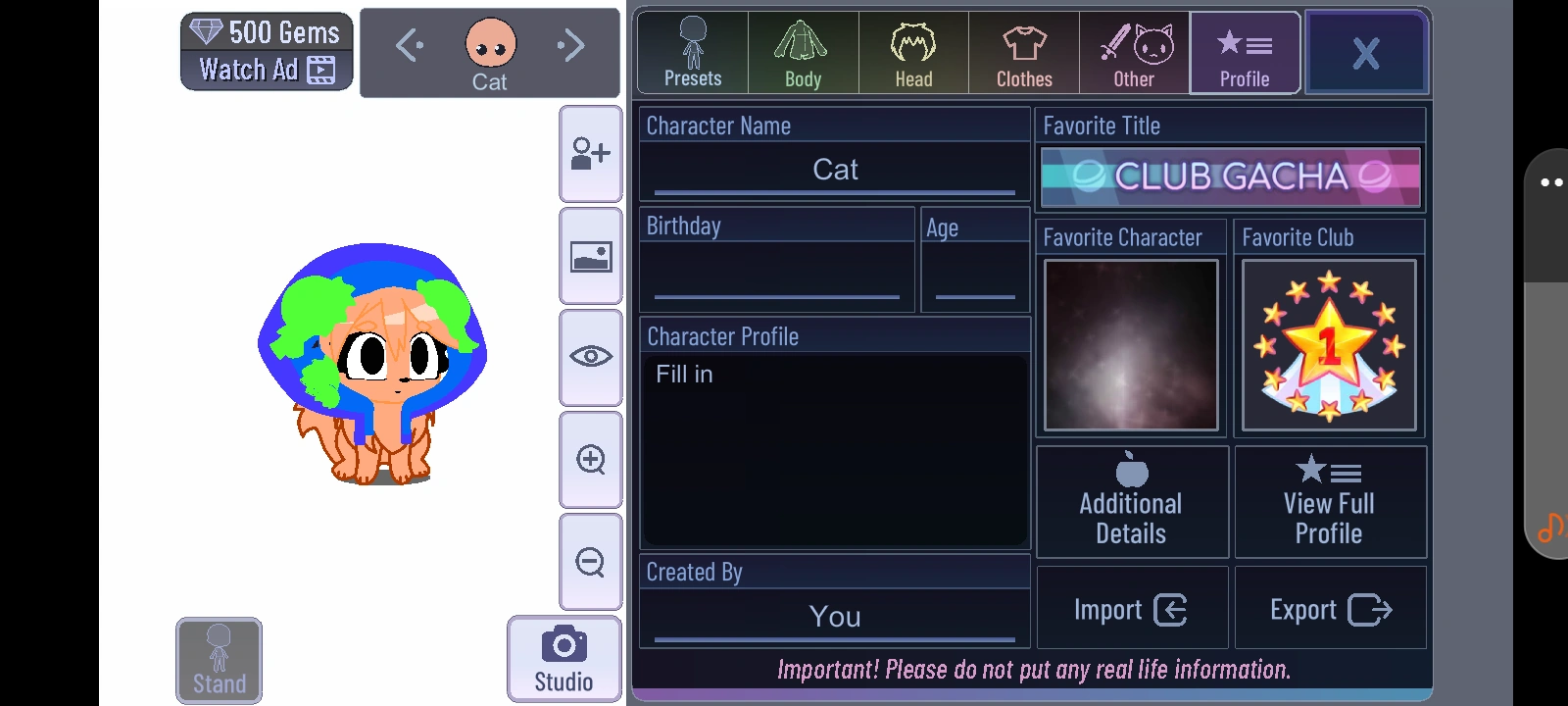Click the Watch Ad button
The height and width of the screenshot is (706, 1568).
pyautogui.click(x=266, y=69)
